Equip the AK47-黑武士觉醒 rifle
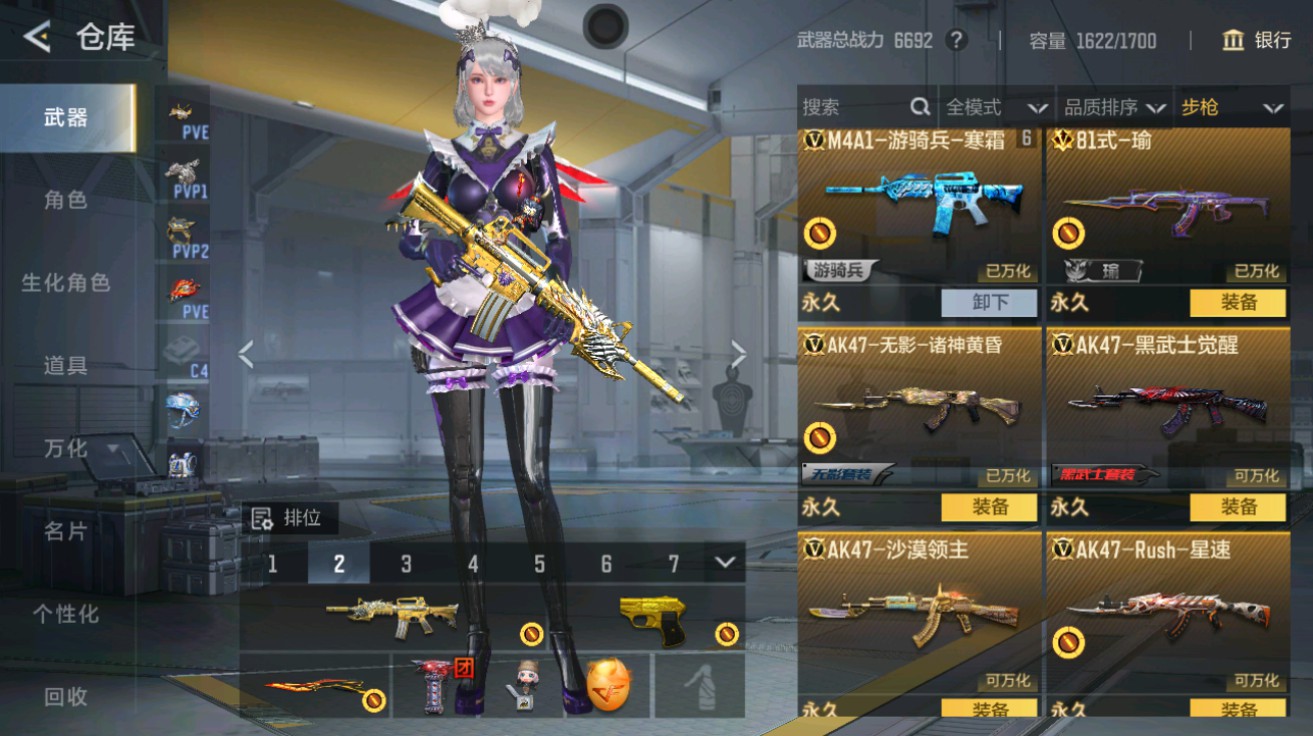This screenshot has height=736, width=1313. click(1240, 508)
